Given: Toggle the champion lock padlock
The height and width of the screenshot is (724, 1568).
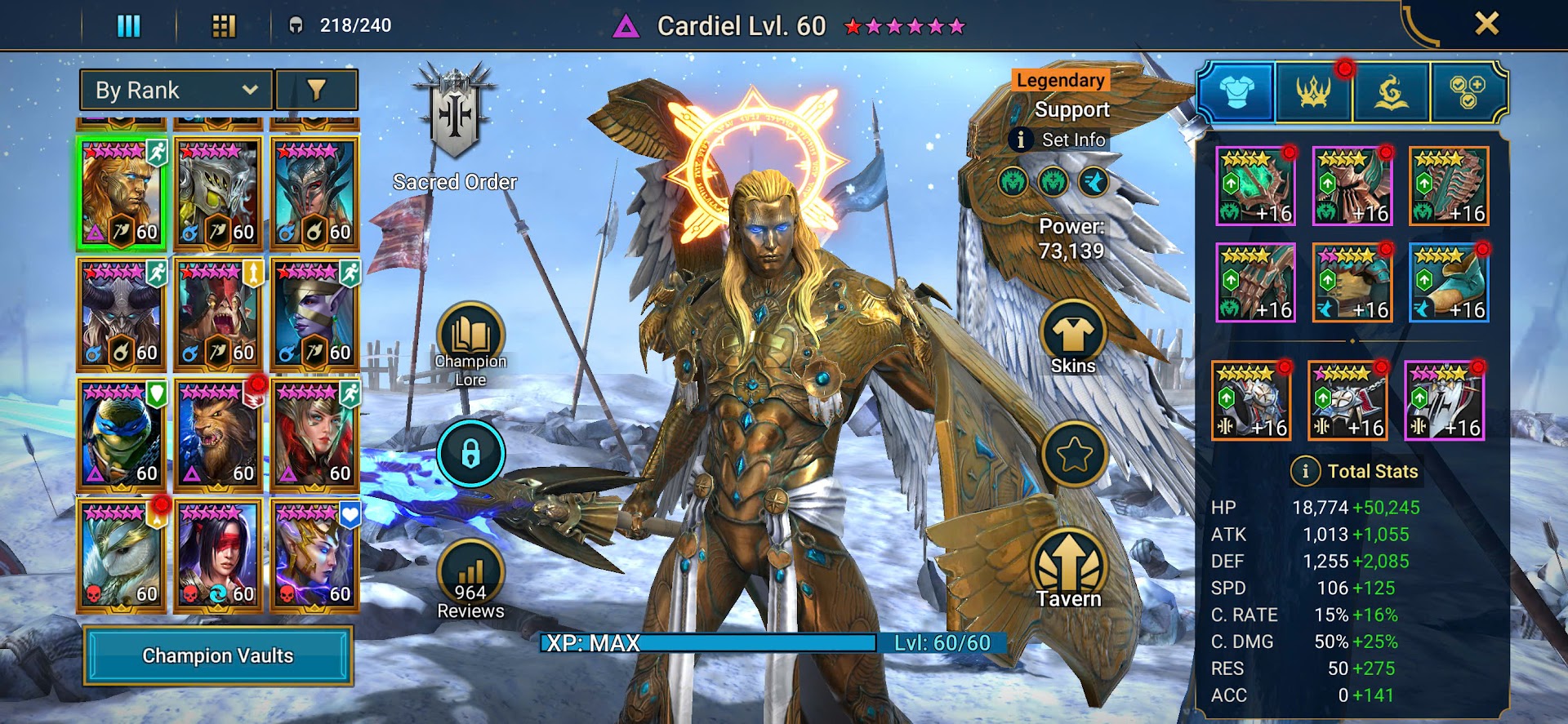Looking at the screenshot, I should pyautogui.click(x=470, y=454).
